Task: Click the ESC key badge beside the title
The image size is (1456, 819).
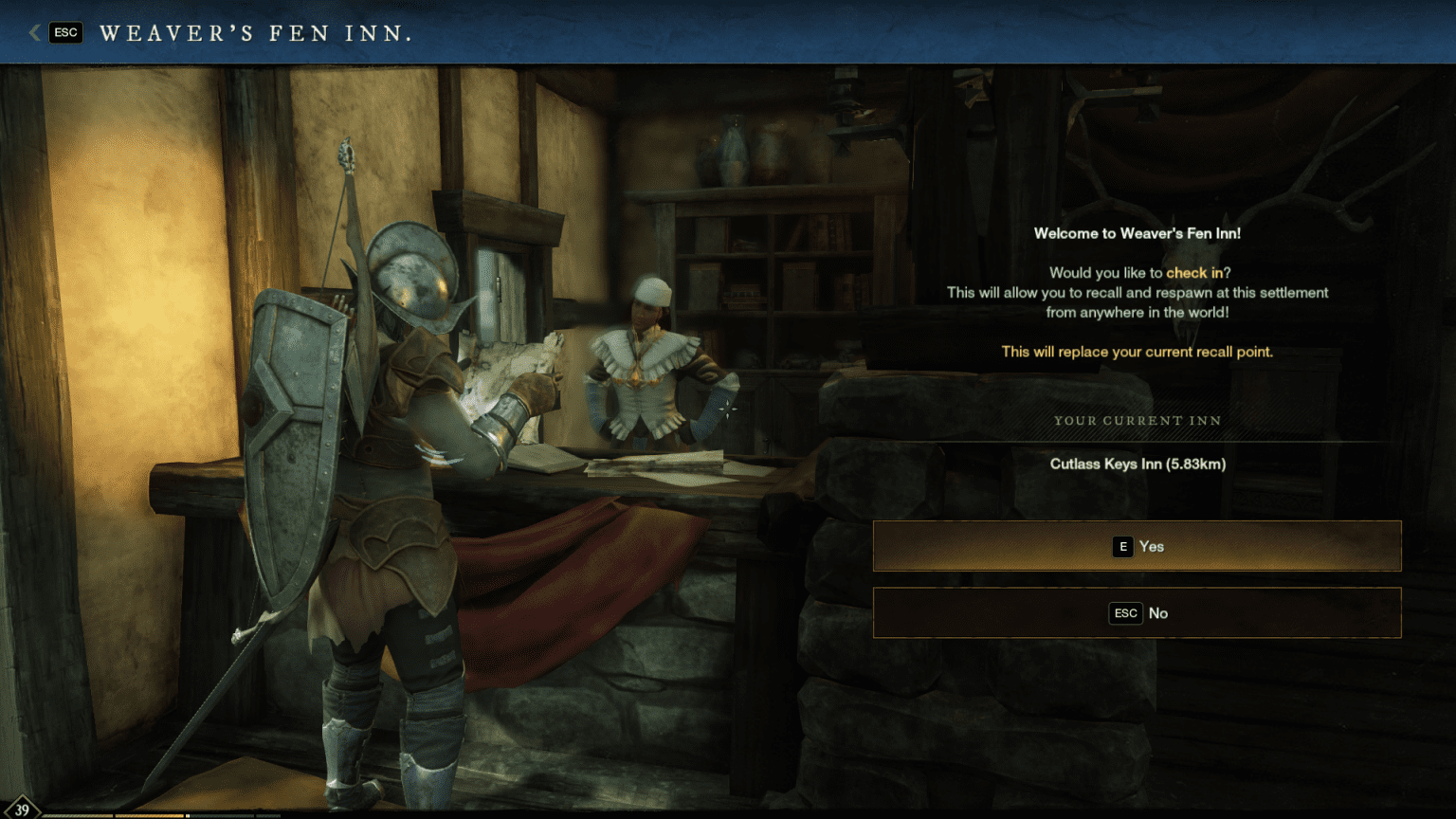Action: tap(65, 32)
